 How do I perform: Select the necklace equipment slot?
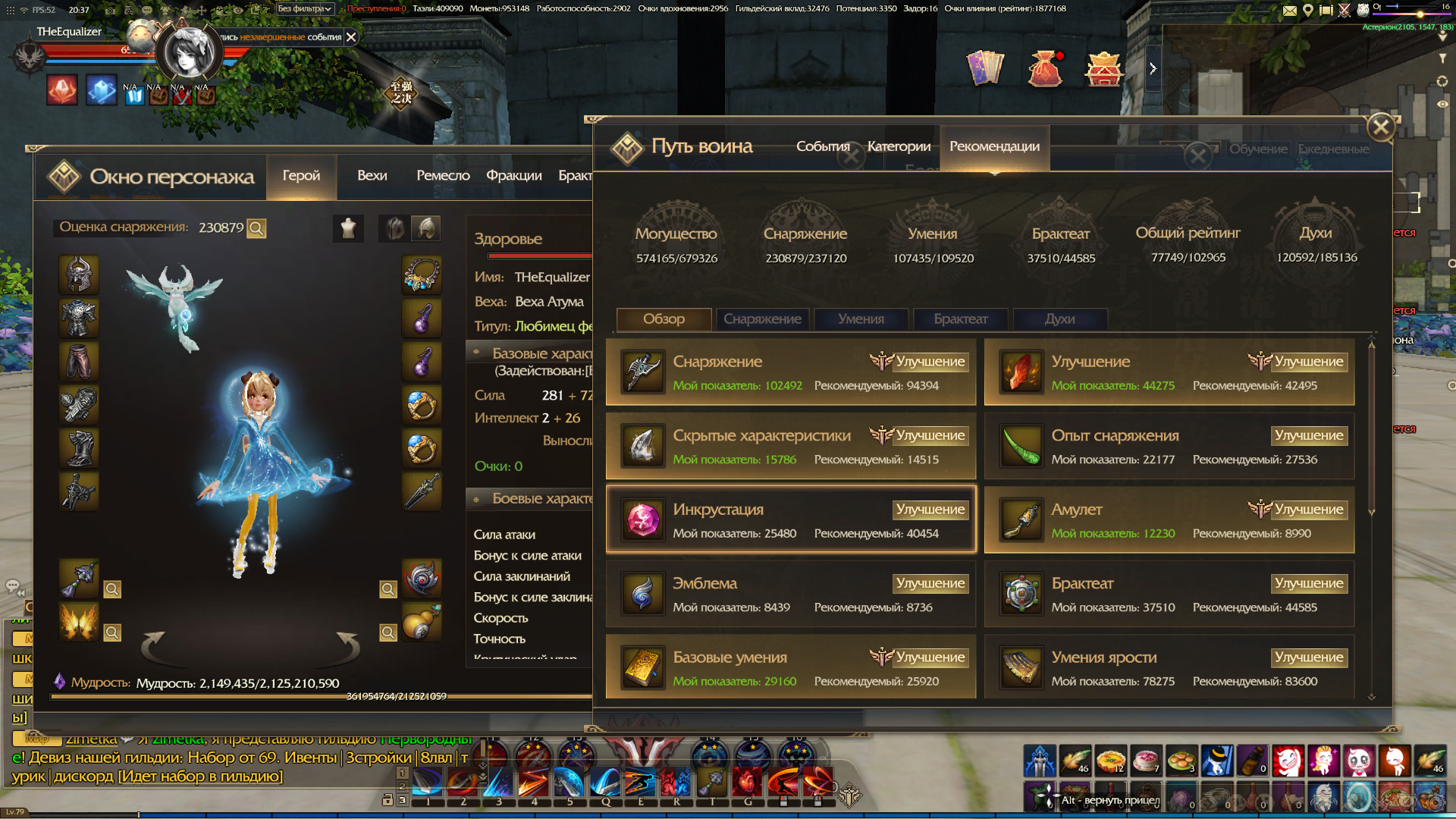[422, 275]
